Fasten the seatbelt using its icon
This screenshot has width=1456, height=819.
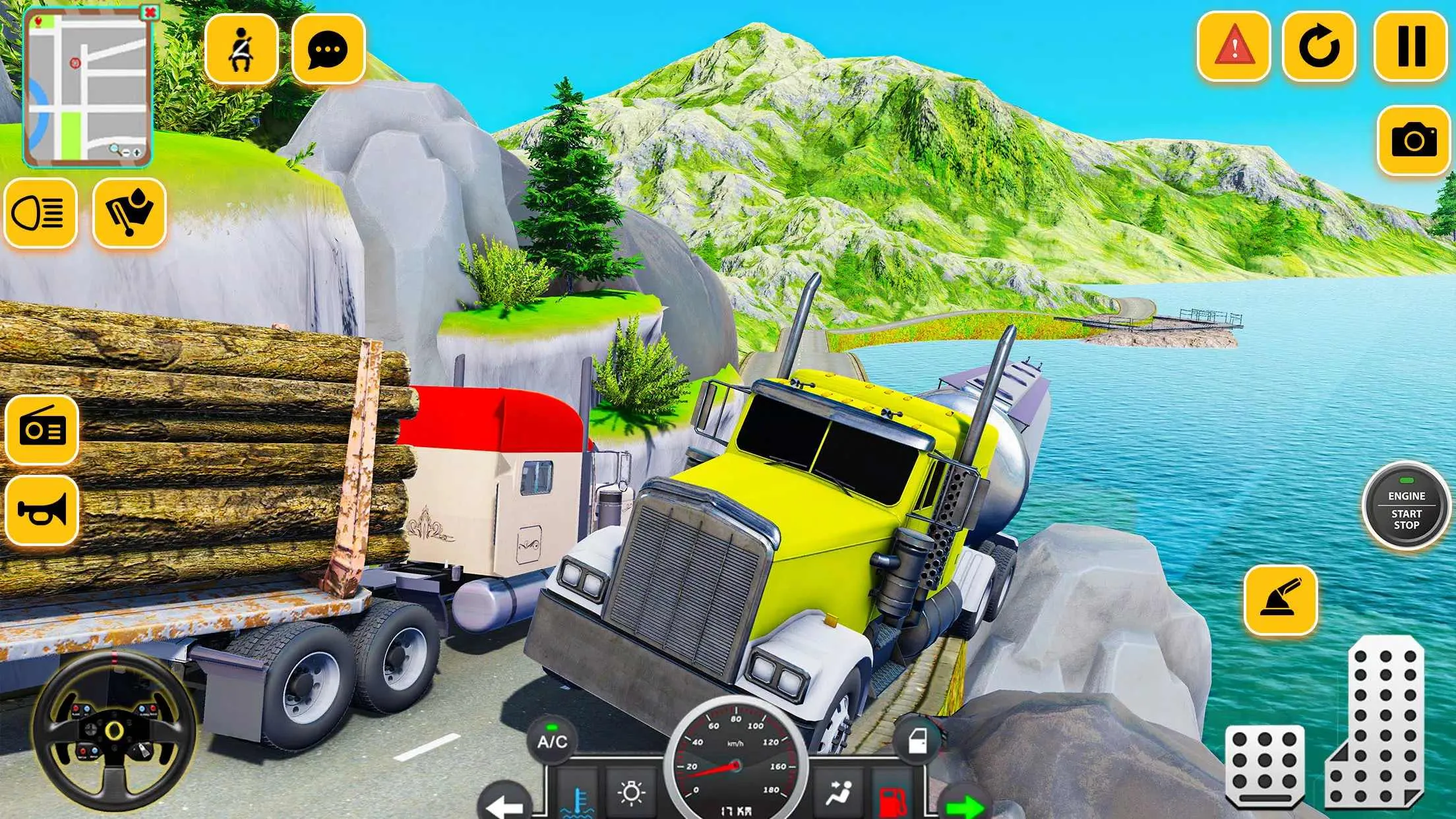(241, 50)
